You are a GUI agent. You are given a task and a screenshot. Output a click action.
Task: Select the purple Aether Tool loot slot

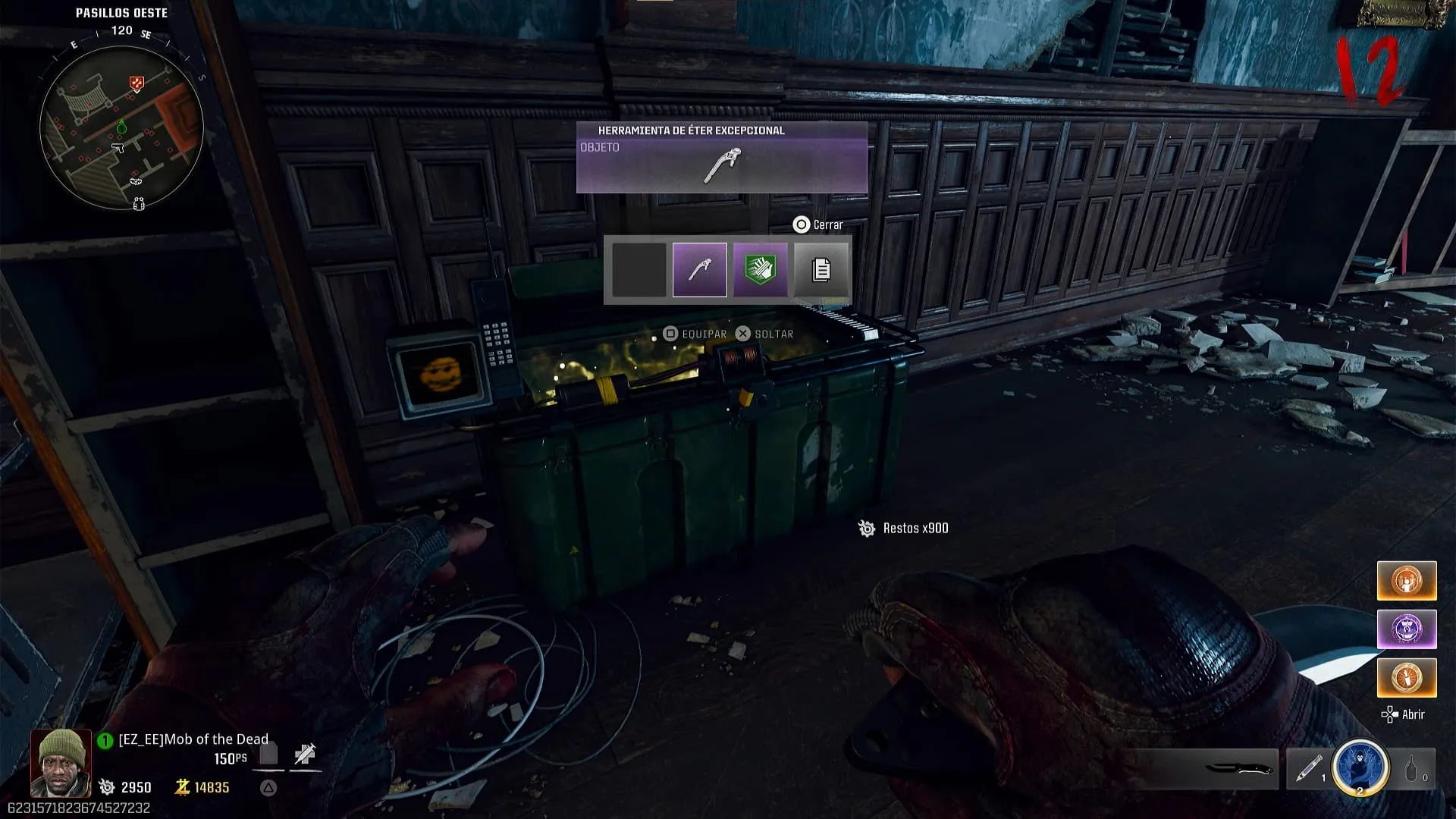point(699,270)
